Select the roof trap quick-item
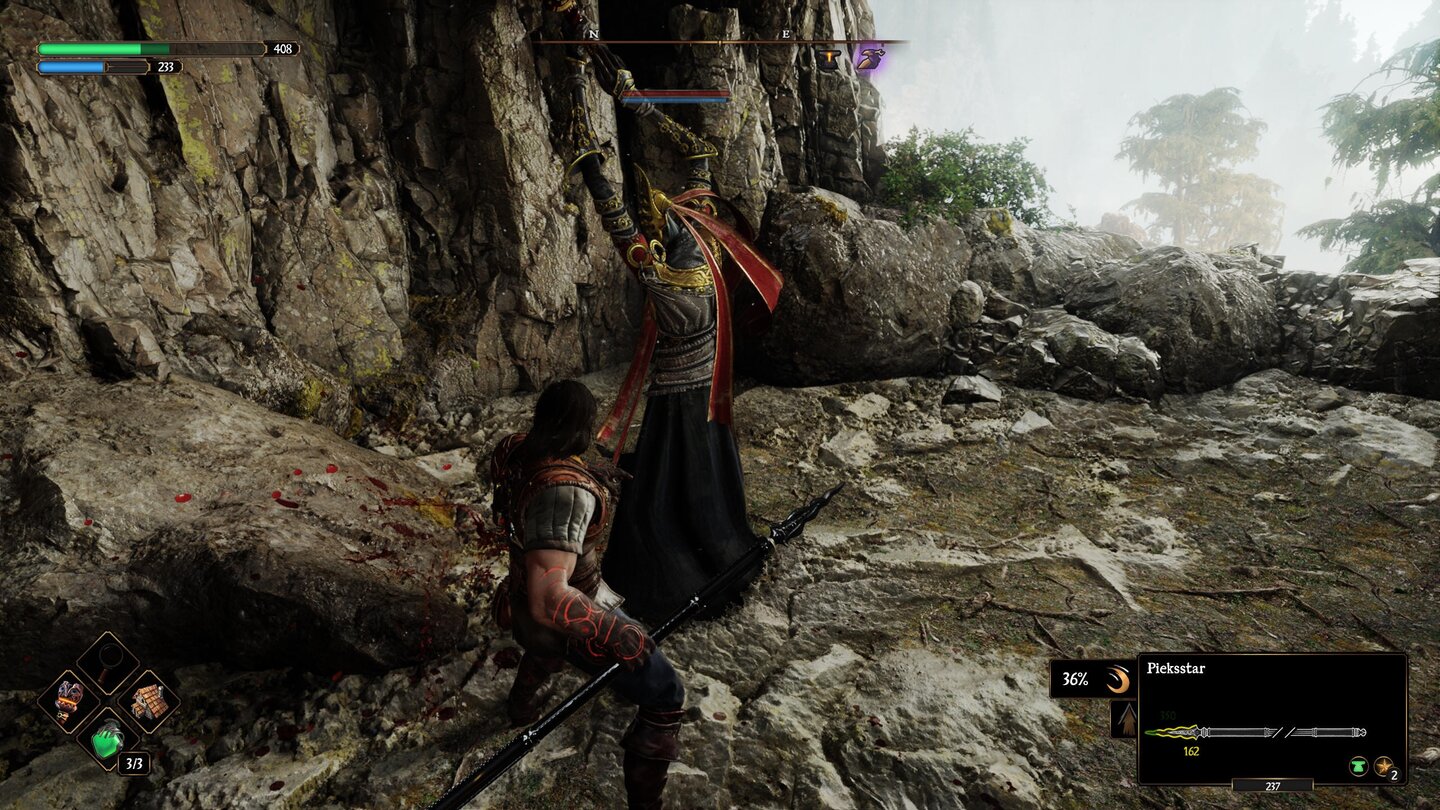This screenshot has width=1440, height=810. coord(149,704)
